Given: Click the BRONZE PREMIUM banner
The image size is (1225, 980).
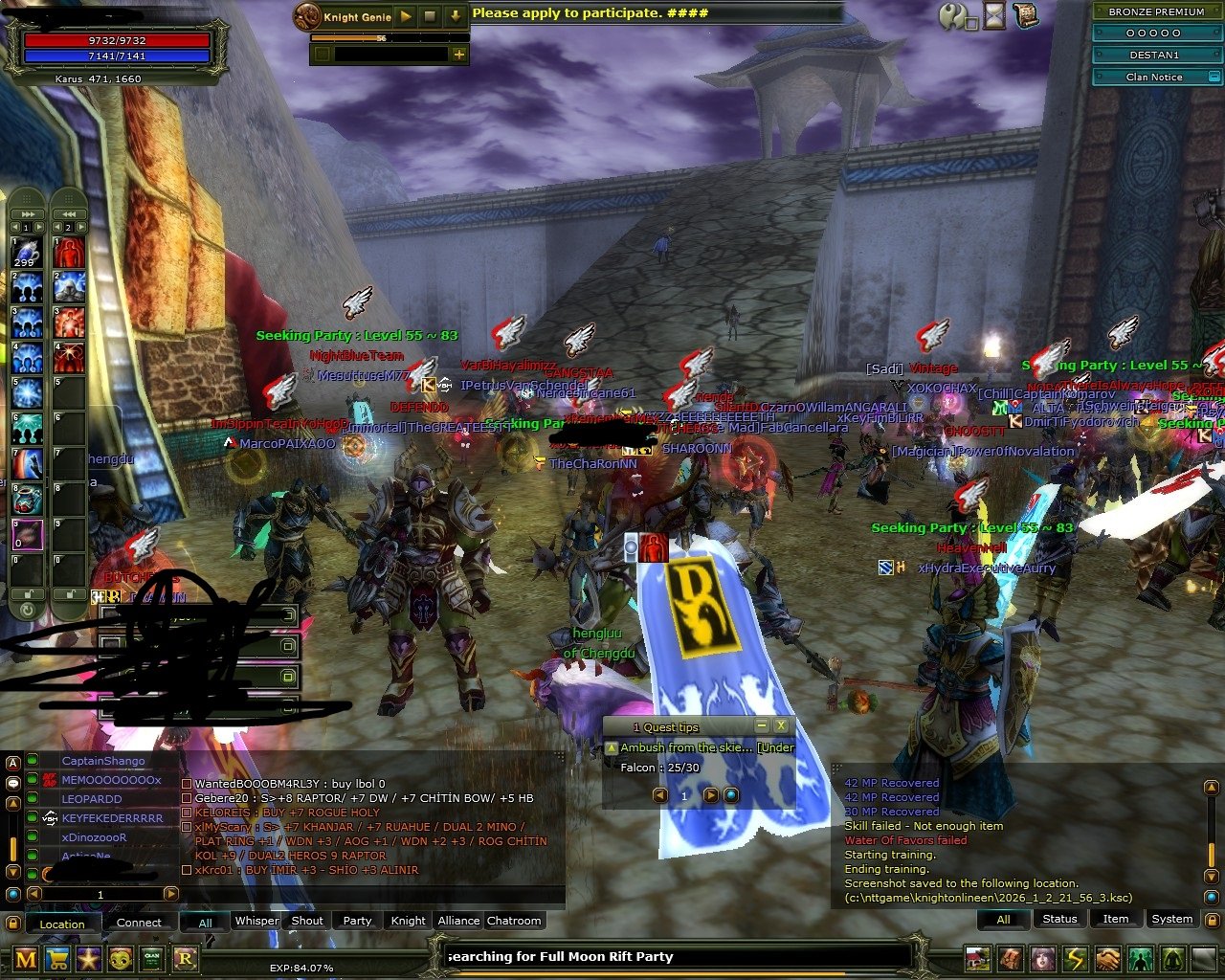Looking at the screenshot, I should click(1156, 11).
